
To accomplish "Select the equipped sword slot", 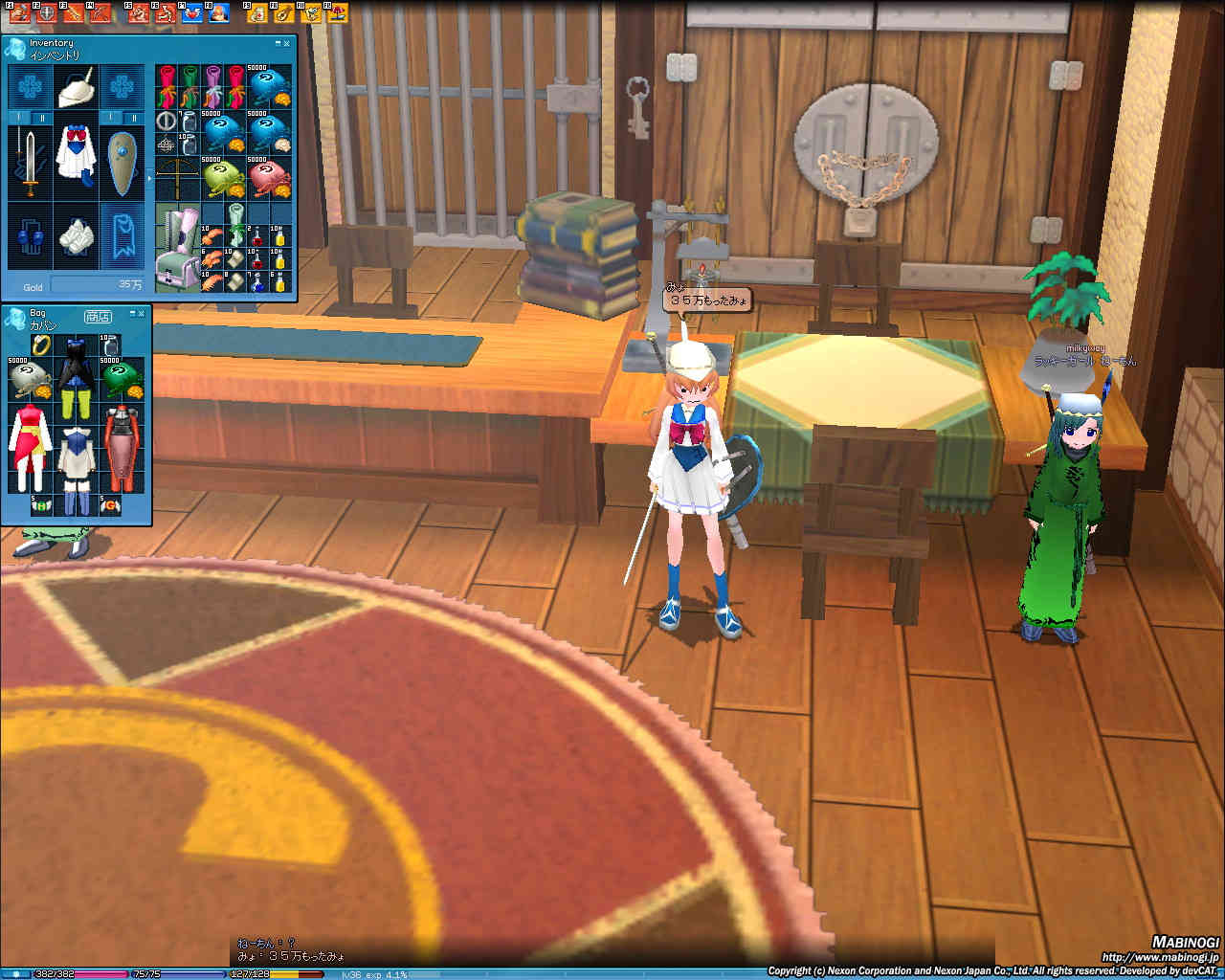I will (x=29, y=160).
